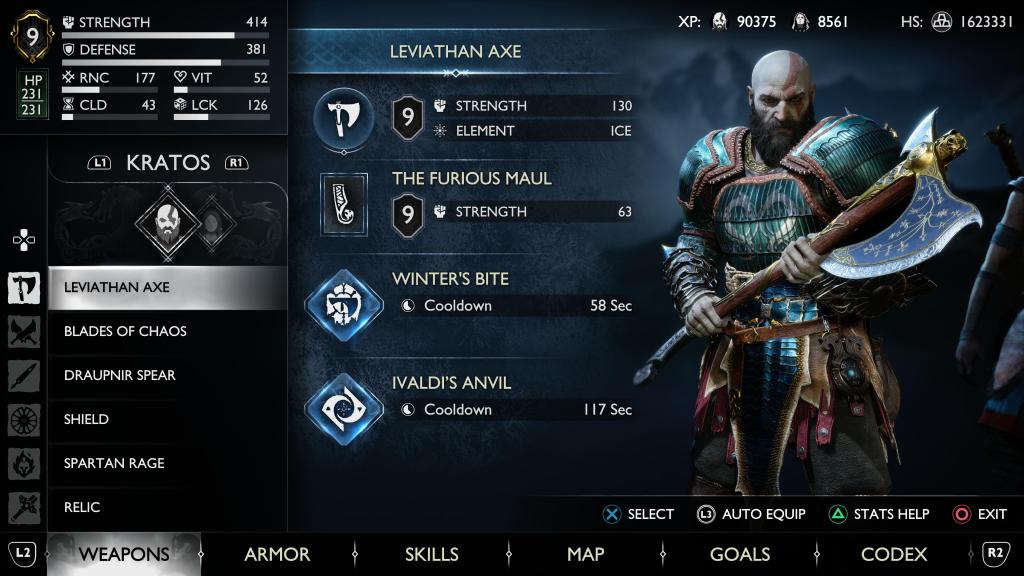The image size is (1024, 576).
Task: Open the Codex tab
Action: click(894, 554)
